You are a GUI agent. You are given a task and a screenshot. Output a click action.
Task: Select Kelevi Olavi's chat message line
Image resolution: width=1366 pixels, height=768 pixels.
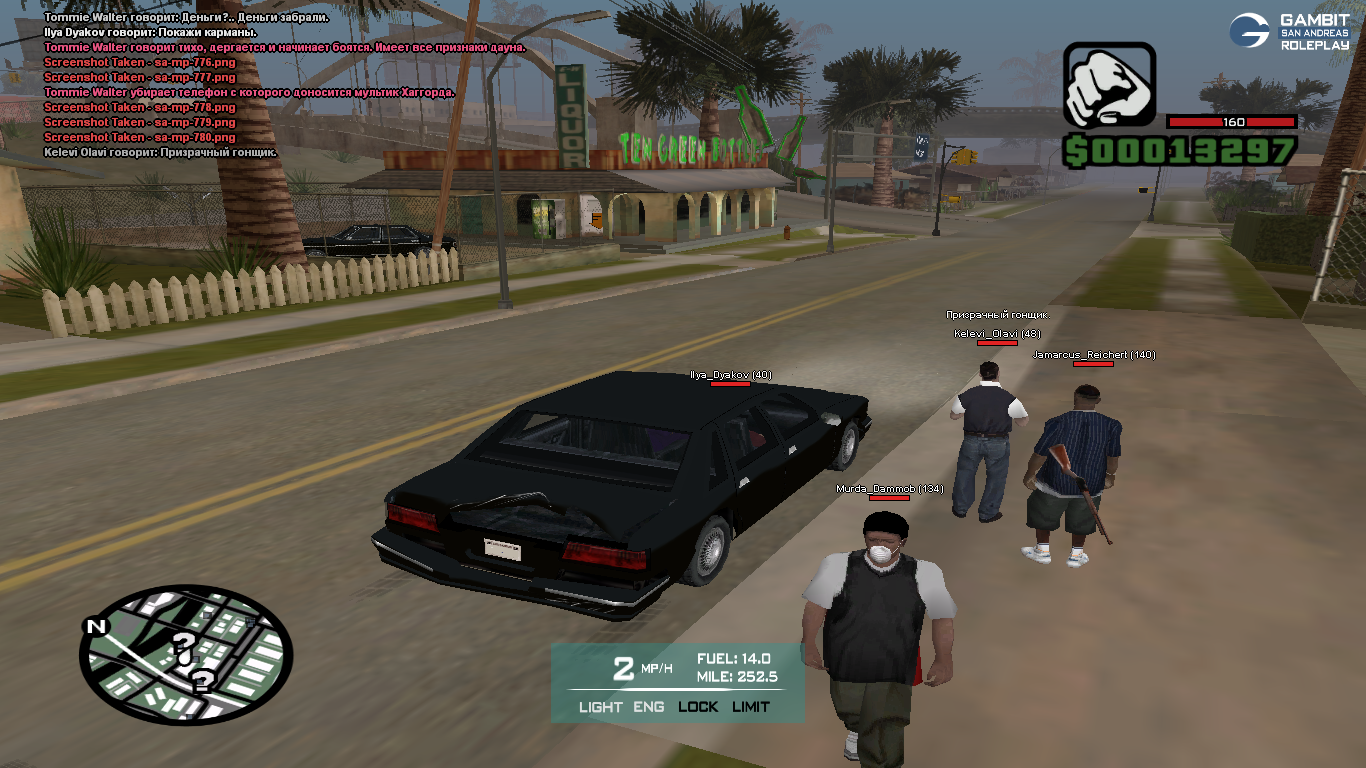click(x=160, y=153)
